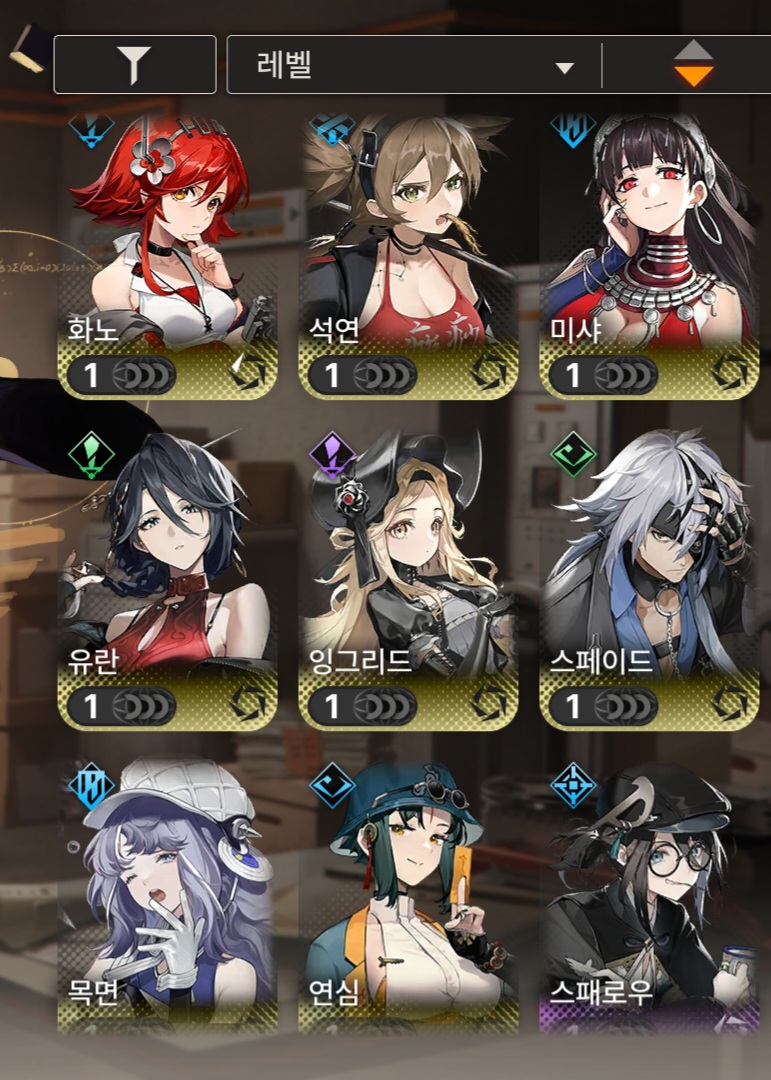Choose the 스페이드 character card
Screen dimensions: 771x1080
649,578
